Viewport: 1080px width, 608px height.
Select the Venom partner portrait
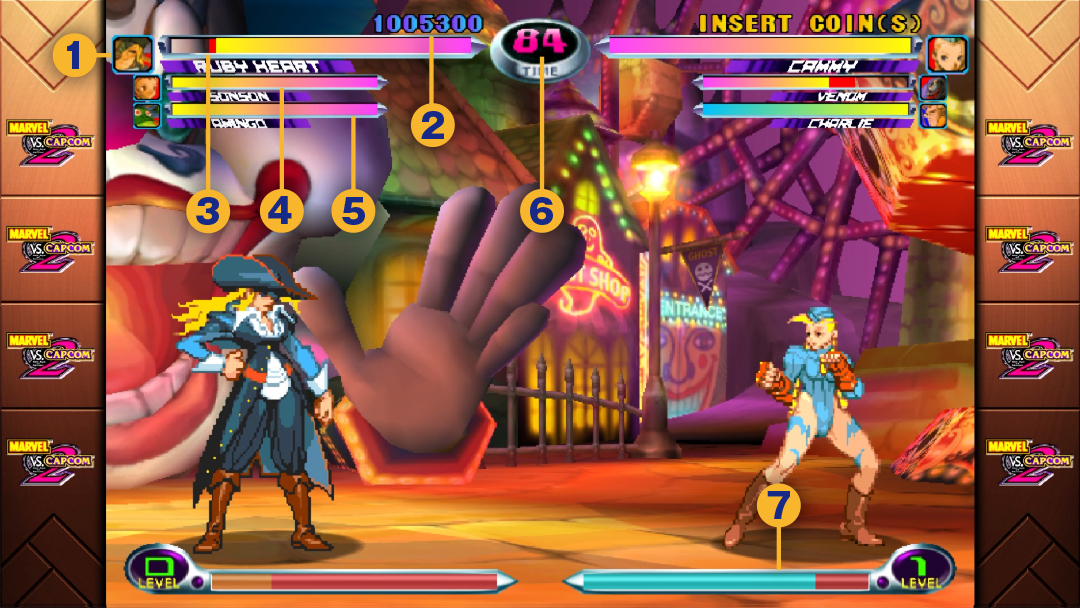pyautogui.click(x=933, y=88)
